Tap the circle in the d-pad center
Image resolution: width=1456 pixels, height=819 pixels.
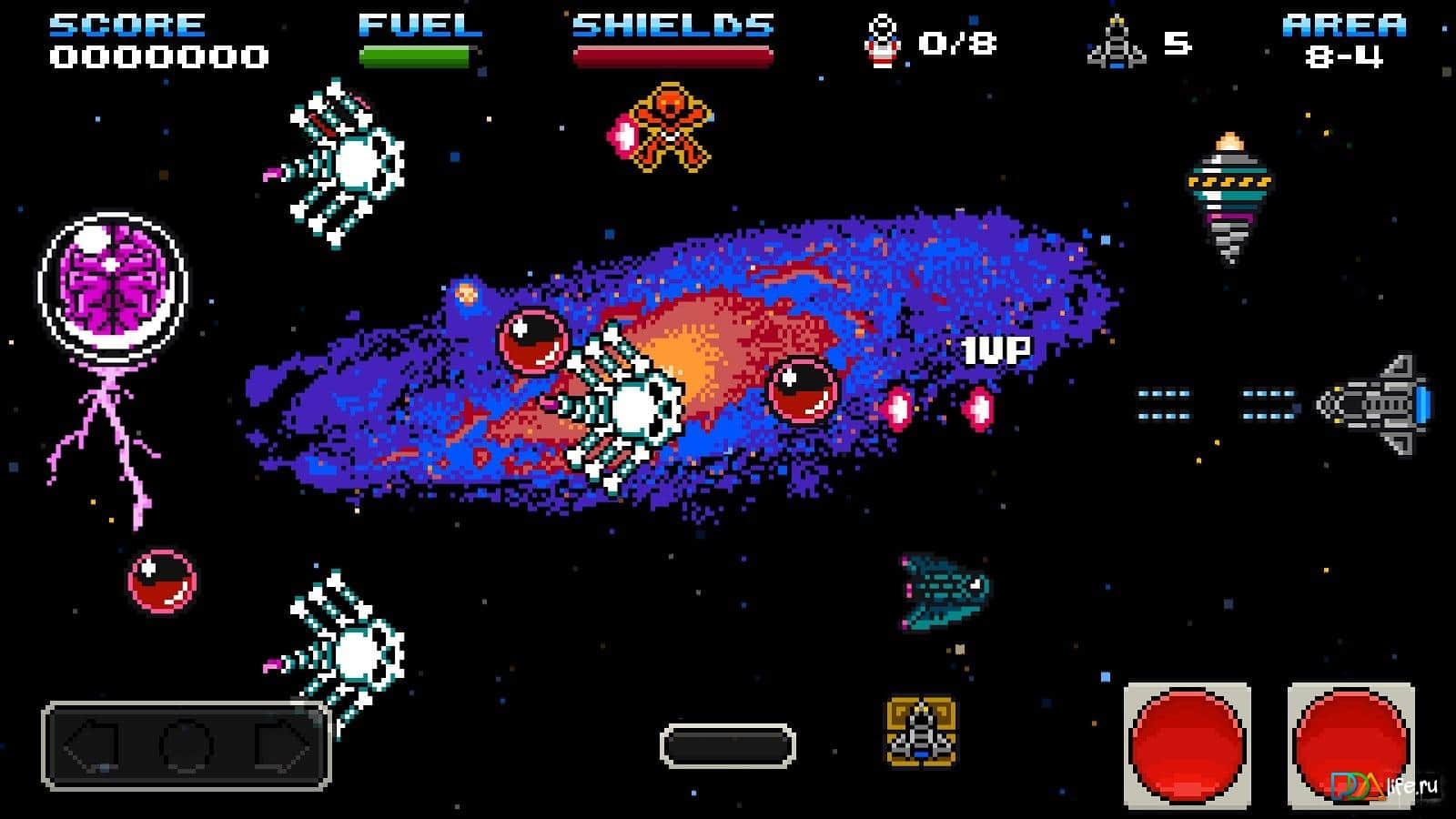(x=187, y=747)
